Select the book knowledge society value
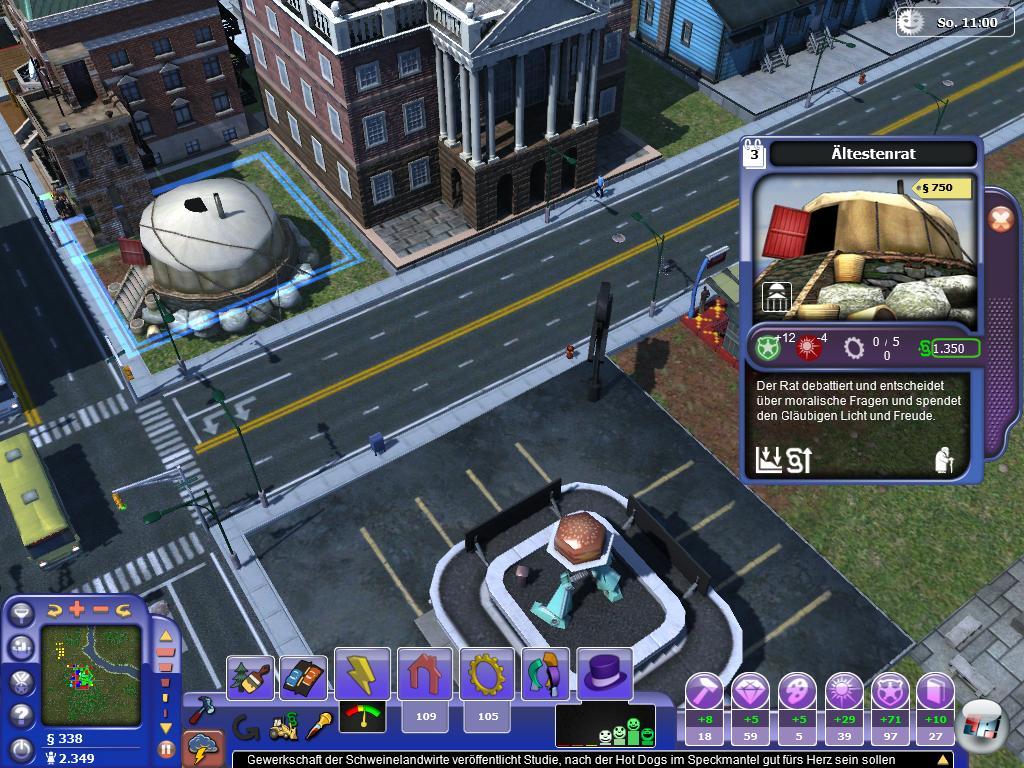Viewport: 1024px width, 768px height. click(x=935, y=691)
